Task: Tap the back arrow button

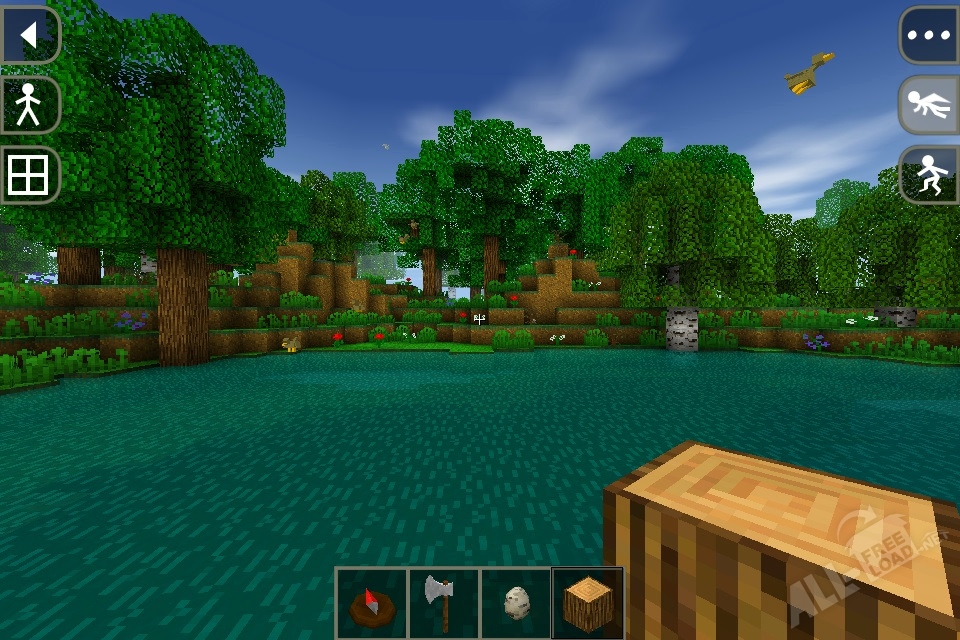Action: tap(29, 35)
